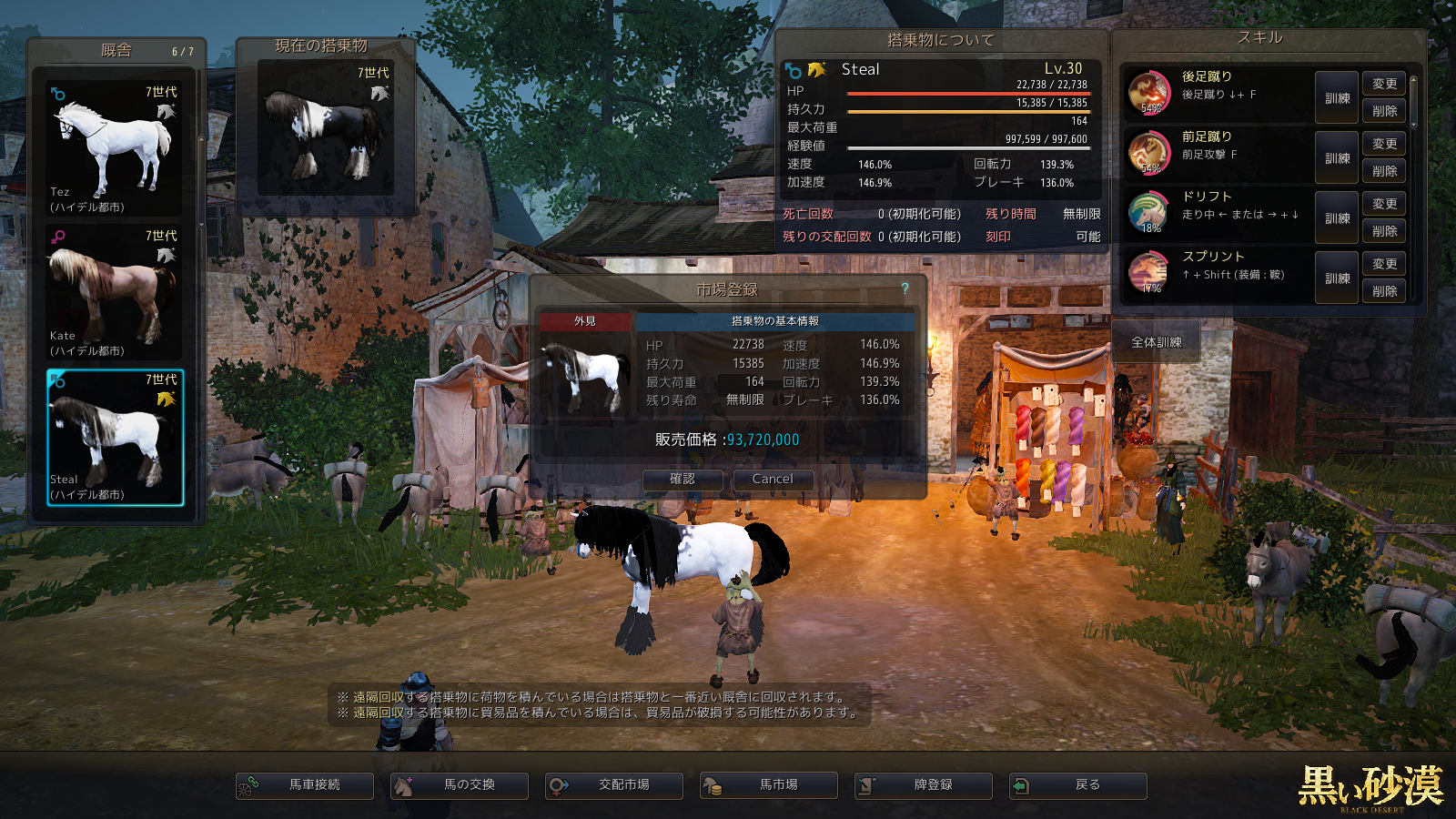
Task: Select the horse Kate in stable list
Action: (114, 291)
